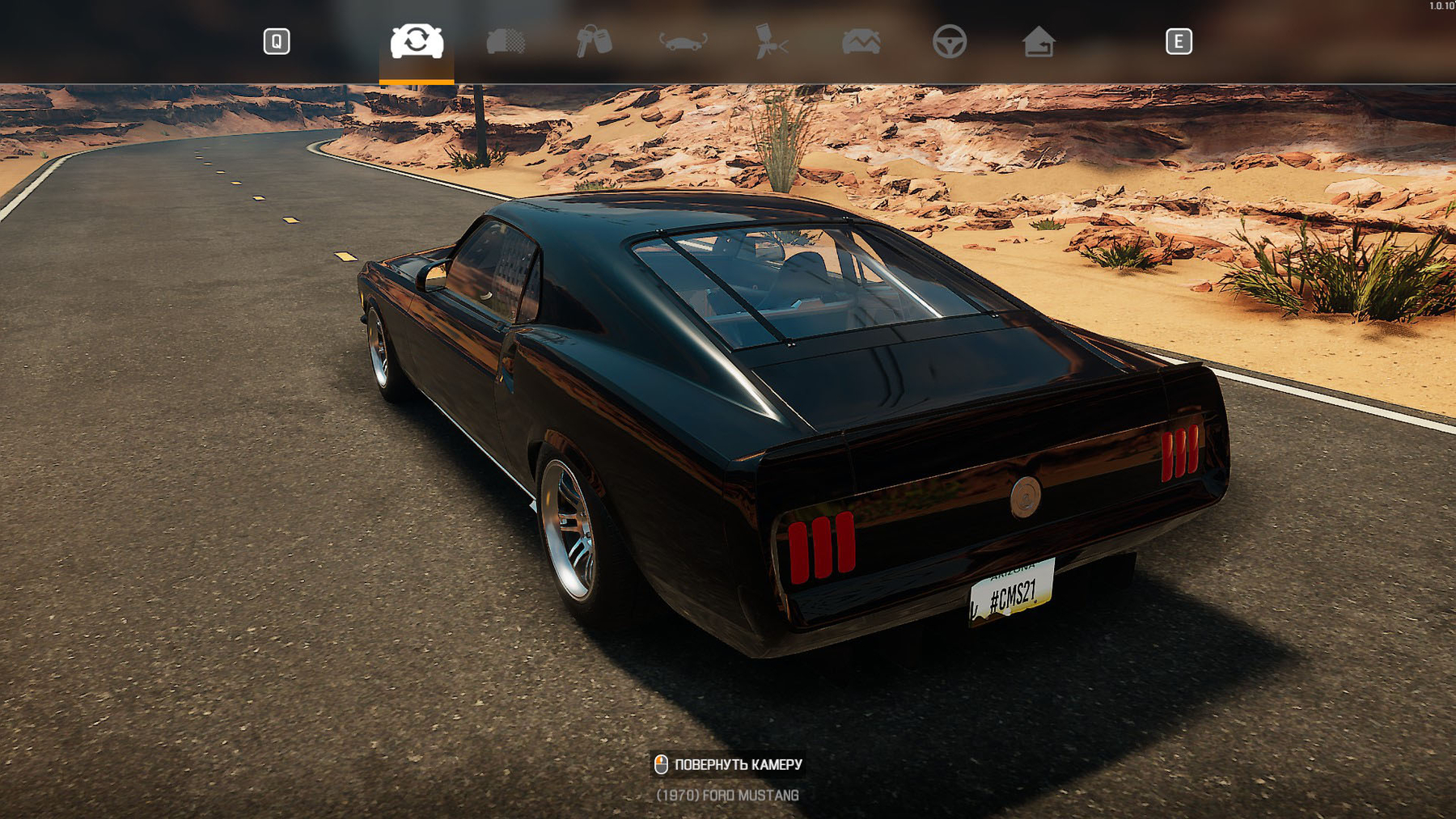Image resolution: width=1456 pixels, height=819 pixels.
Task: Open the car performance graph tab
Action: 861,41
